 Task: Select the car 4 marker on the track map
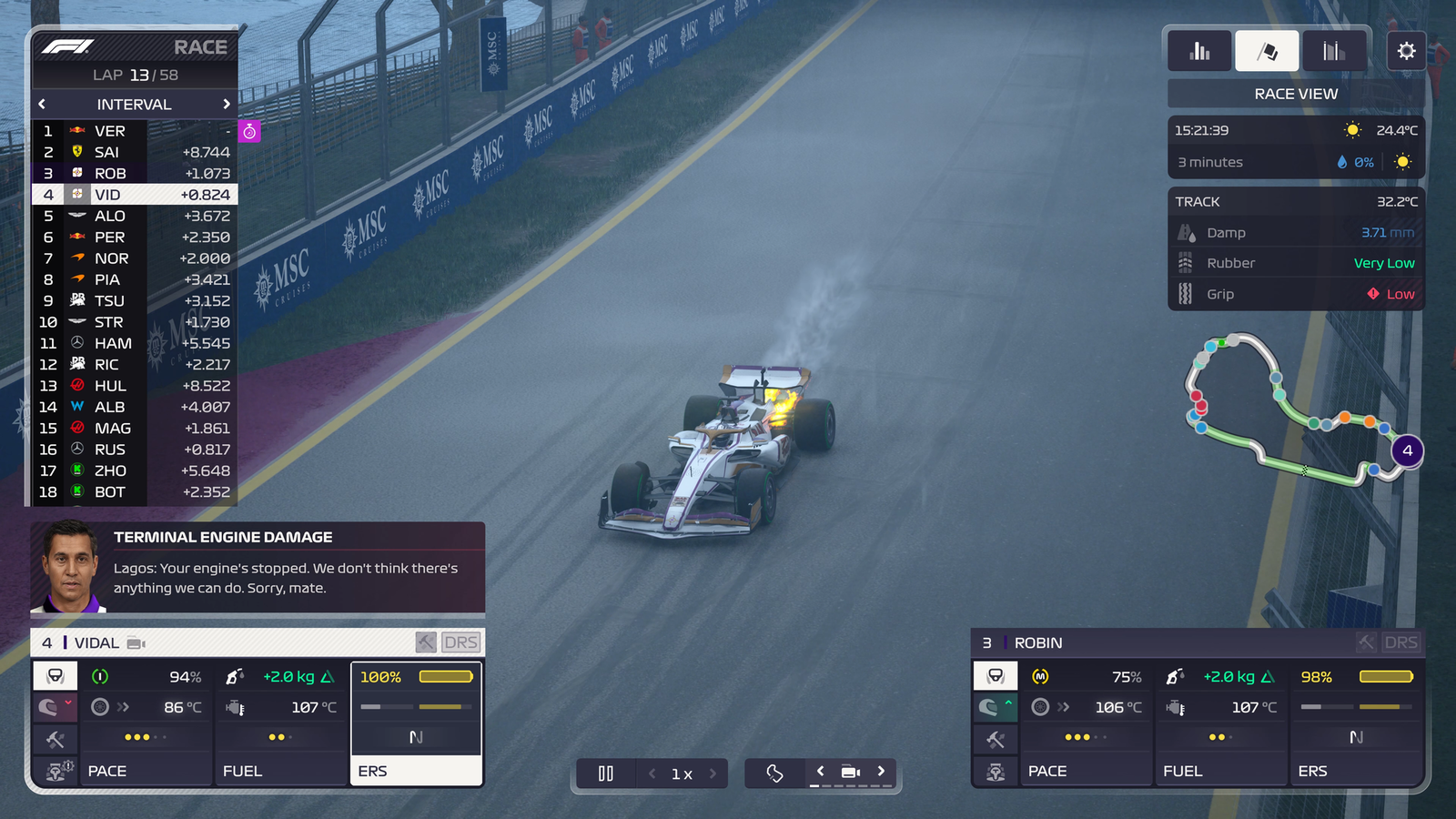1407,450
